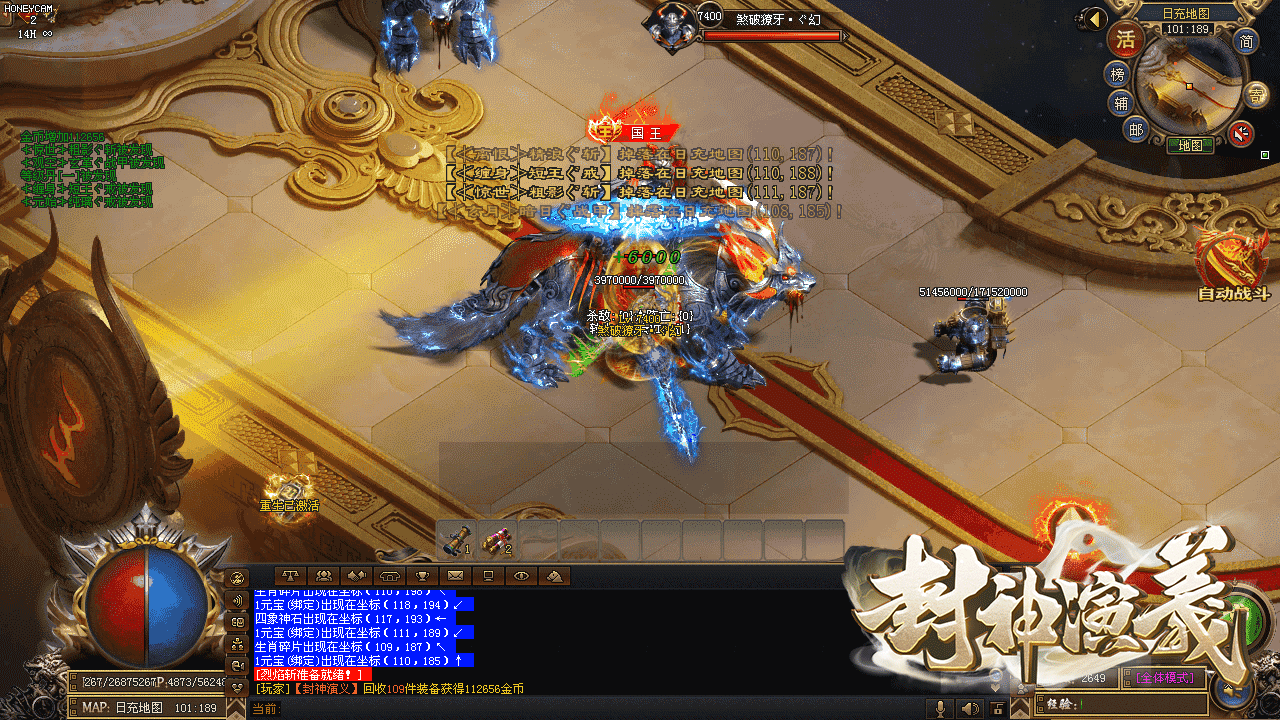The height and width of the screenshot is (720, 1280).
Task: Click the eye toolbar icon
Action: click(521, 575)
